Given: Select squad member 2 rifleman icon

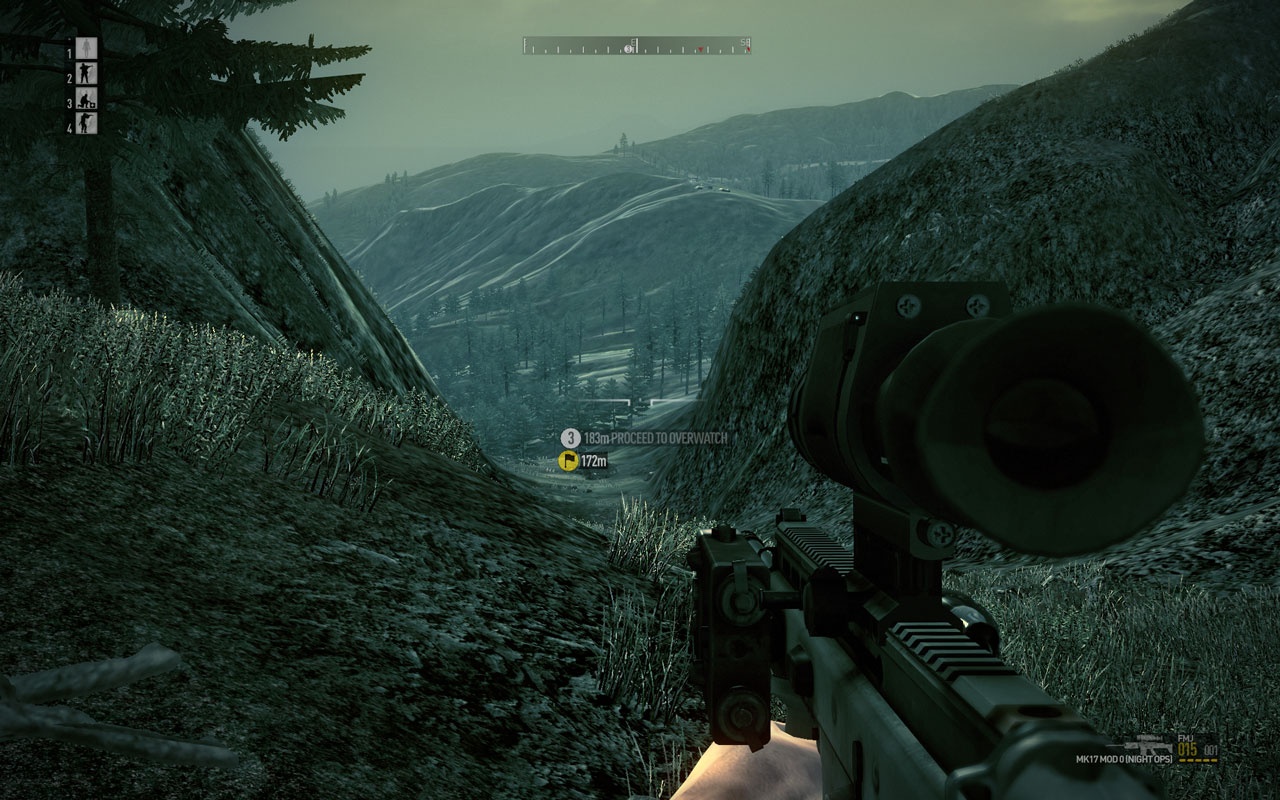Looking at the screenshot, I should (x=86, y=72).
